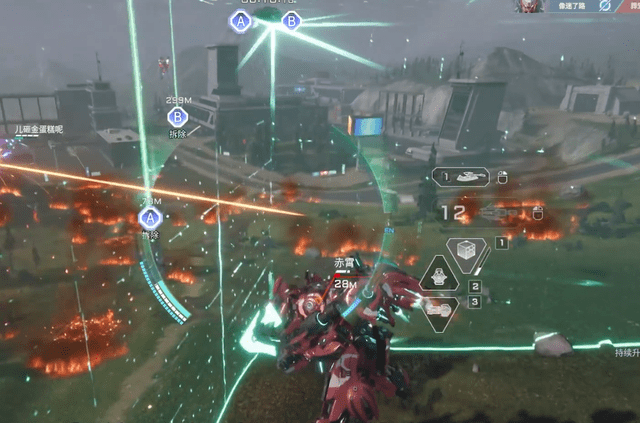
Task: Click the pilot portrait in the kill feed
Action: click(527, 6)
